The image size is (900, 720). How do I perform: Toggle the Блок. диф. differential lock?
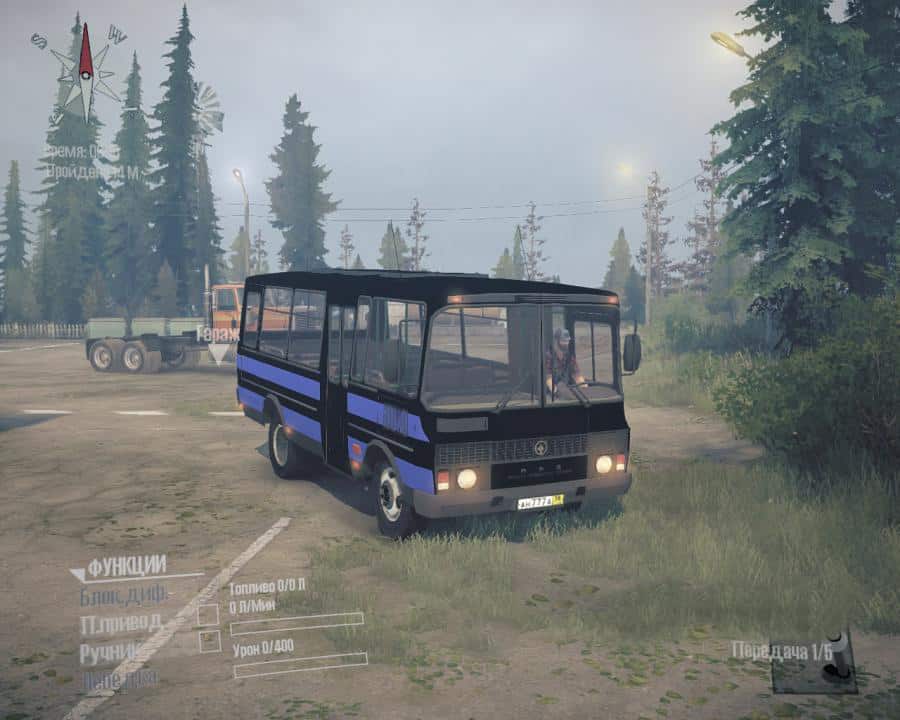123,596
